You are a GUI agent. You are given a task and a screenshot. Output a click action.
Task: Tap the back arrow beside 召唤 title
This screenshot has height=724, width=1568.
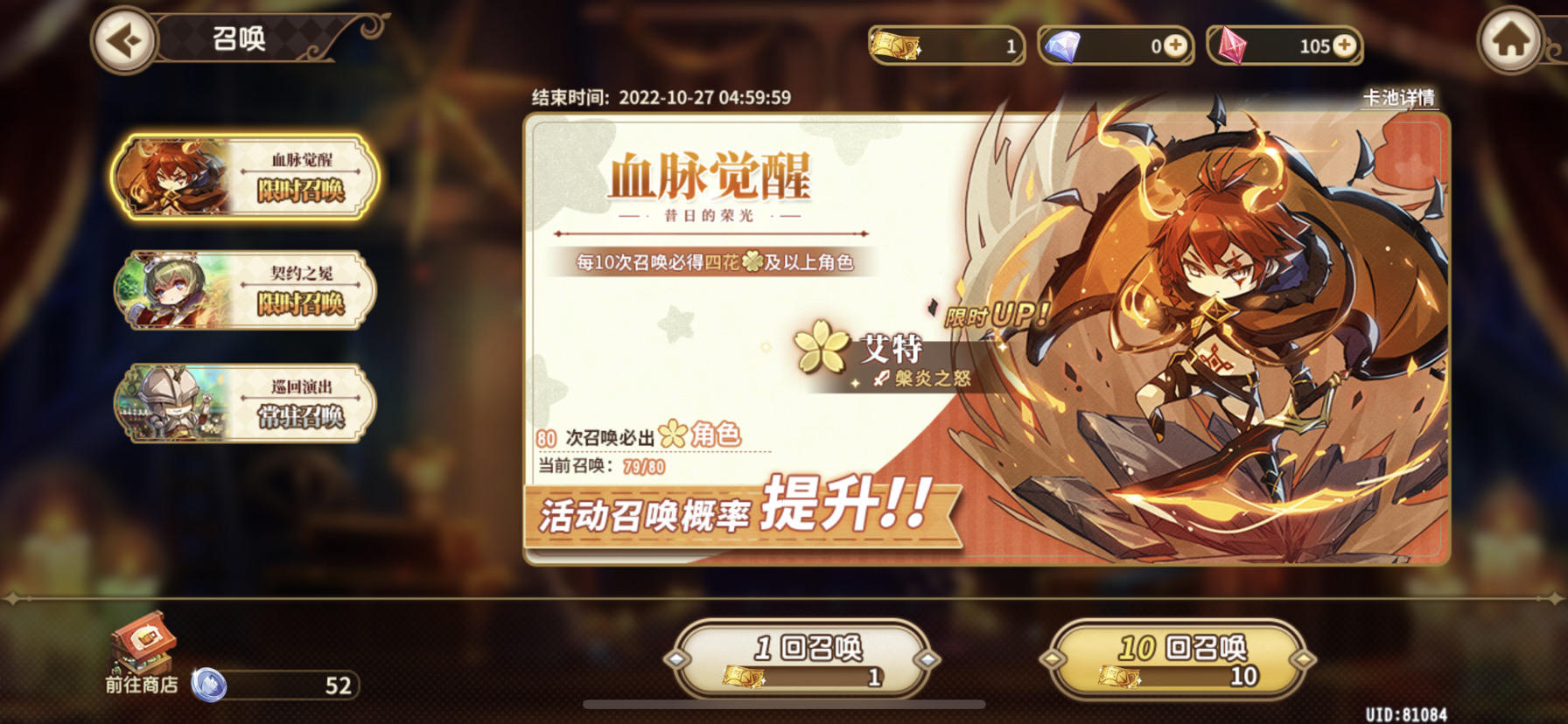tap(125, 38)
